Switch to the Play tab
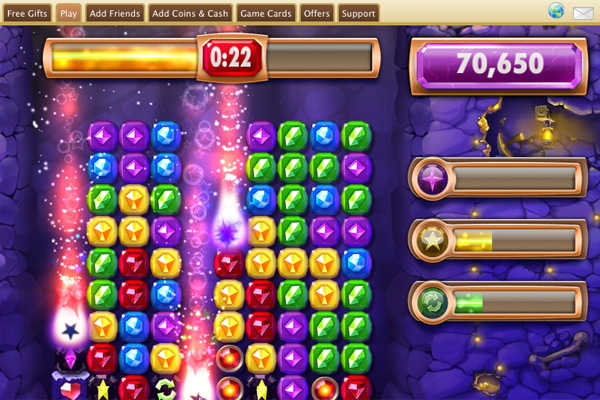The width and height of the screenshot is (600, 400). (69, 13)
